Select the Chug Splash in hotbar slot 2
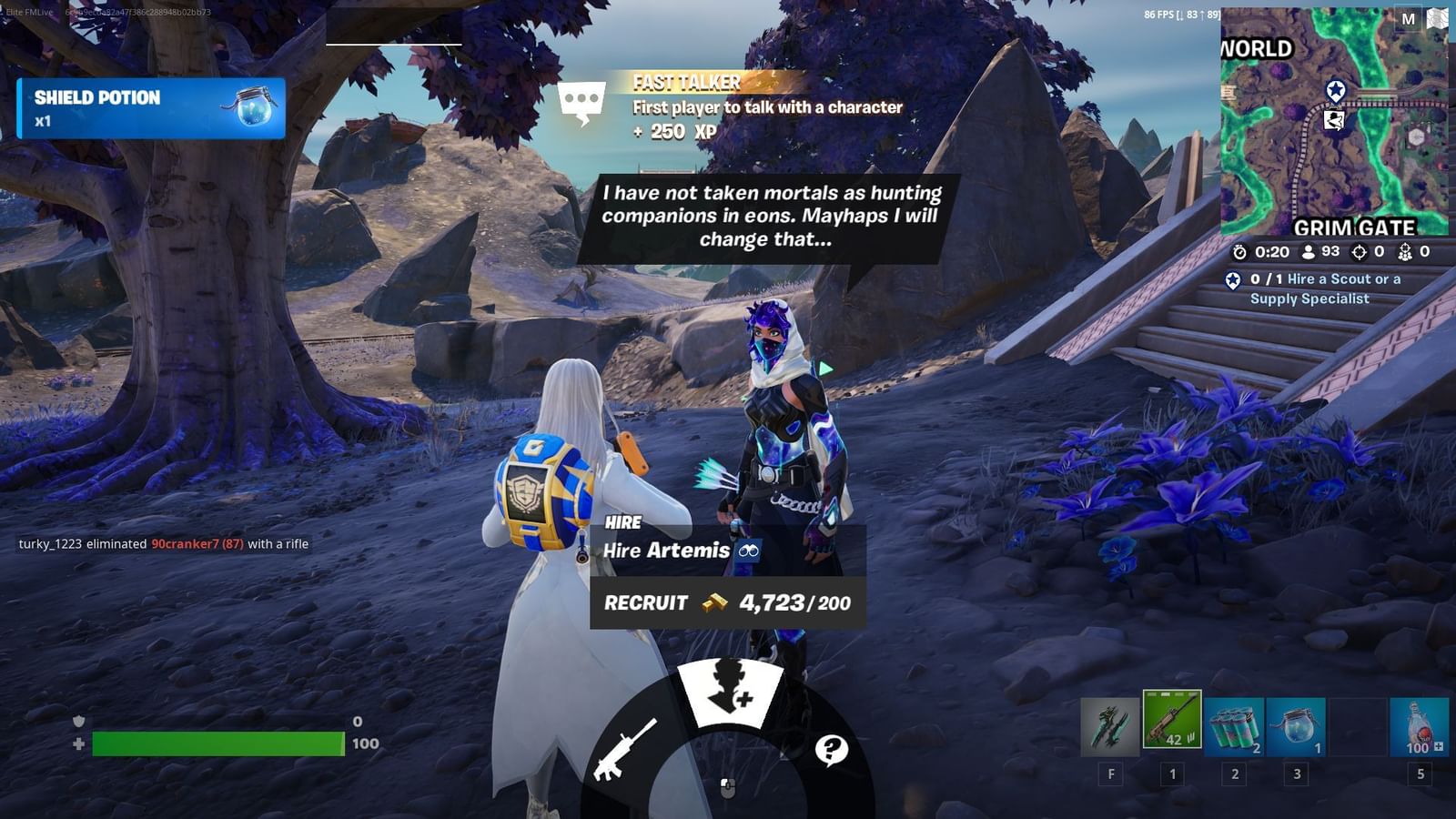The height and width of the screenshot is (819, 1456). coord(1235,728)
